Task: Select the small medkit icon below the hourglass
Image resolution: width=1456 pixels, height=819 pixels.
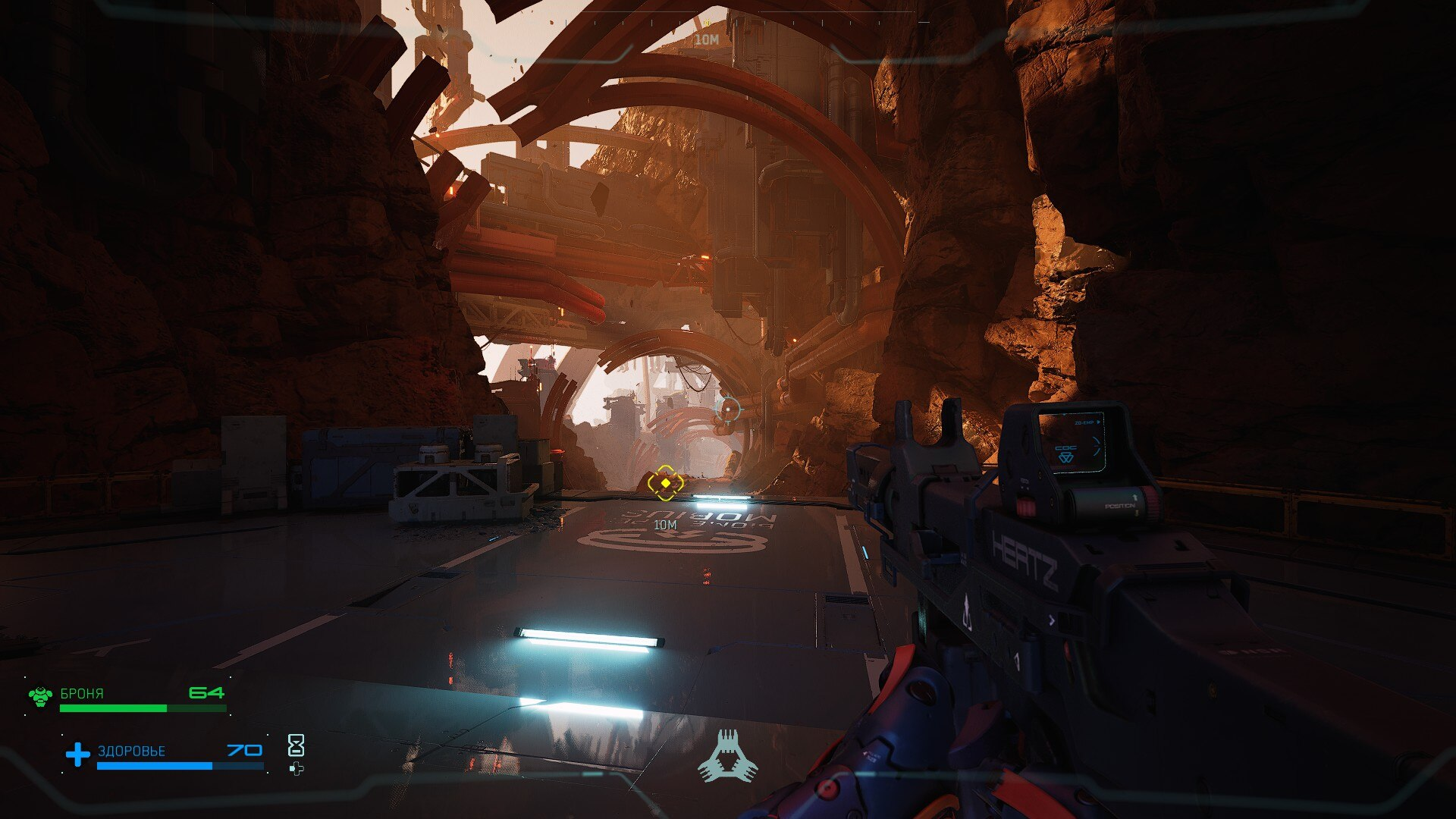Action: tap(296, 769)
